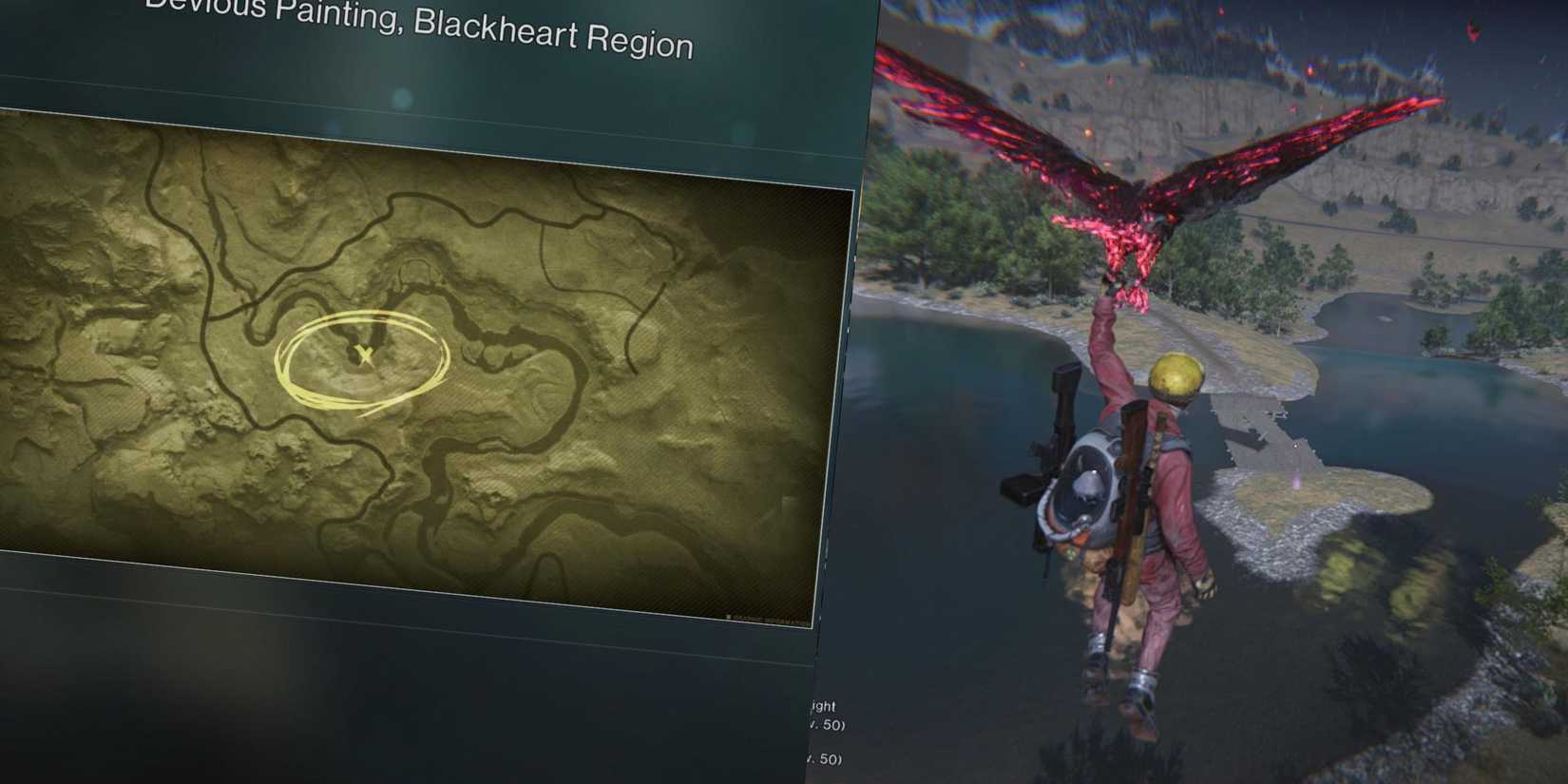The height and width of the screenshot is (784, 1568).
Task: Select the backpack with skull emblem
Action: (x=1090, y=485)
